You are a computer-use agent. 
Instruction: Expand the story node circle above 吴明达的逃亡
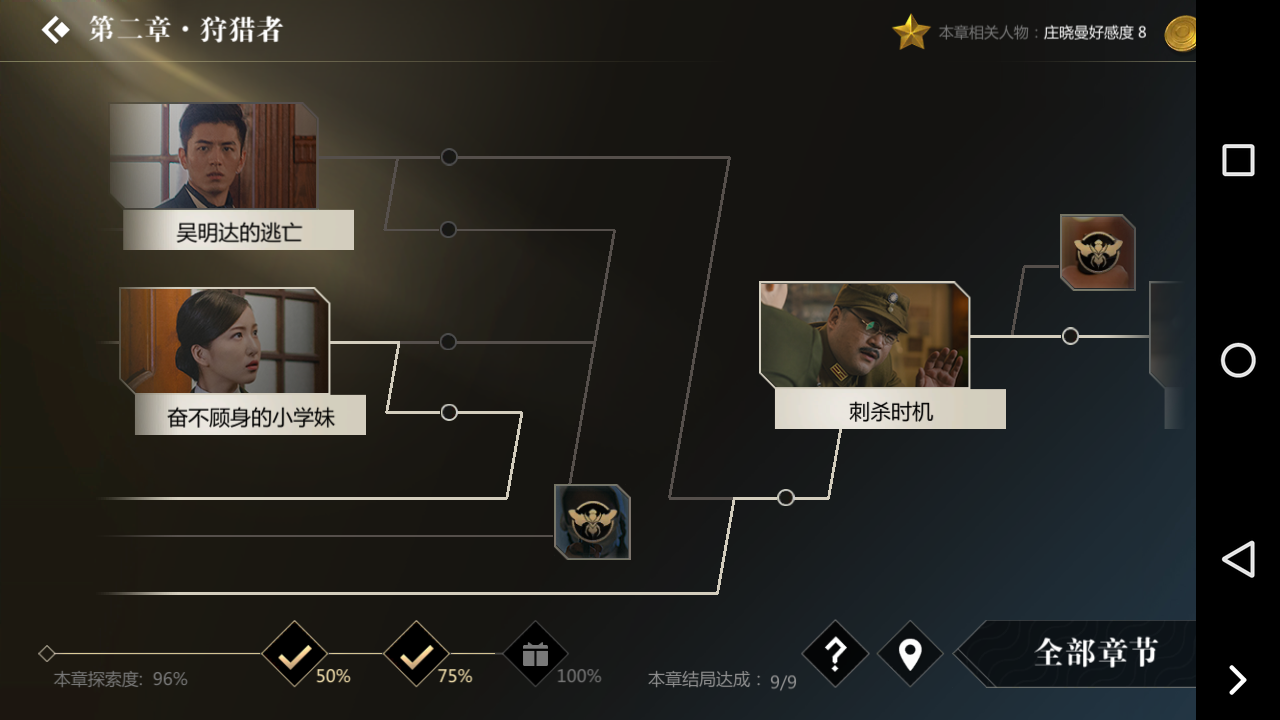click(448, 156)
